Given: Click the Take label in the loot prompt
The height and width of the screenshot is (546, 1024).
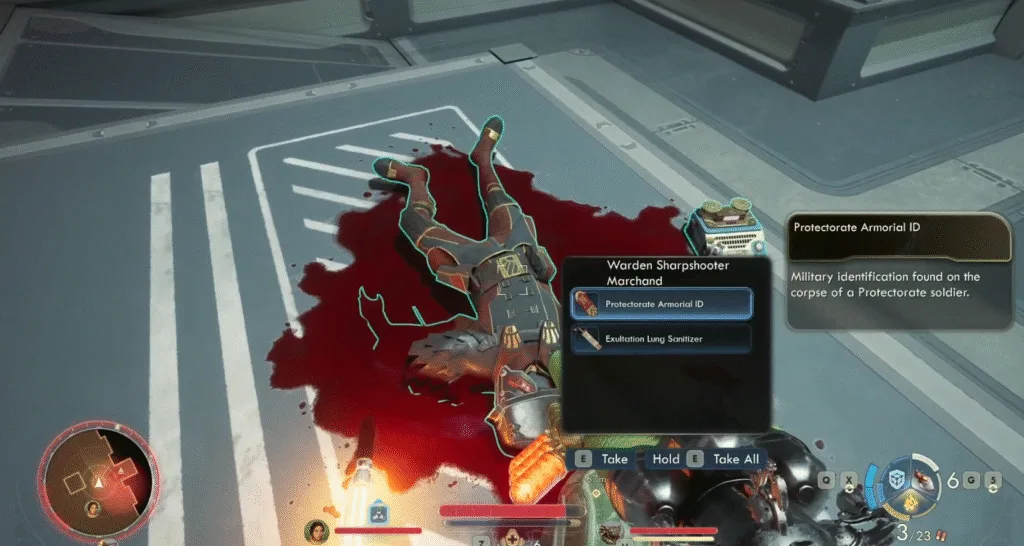Looking at the screenshot, I should point(615,459).
